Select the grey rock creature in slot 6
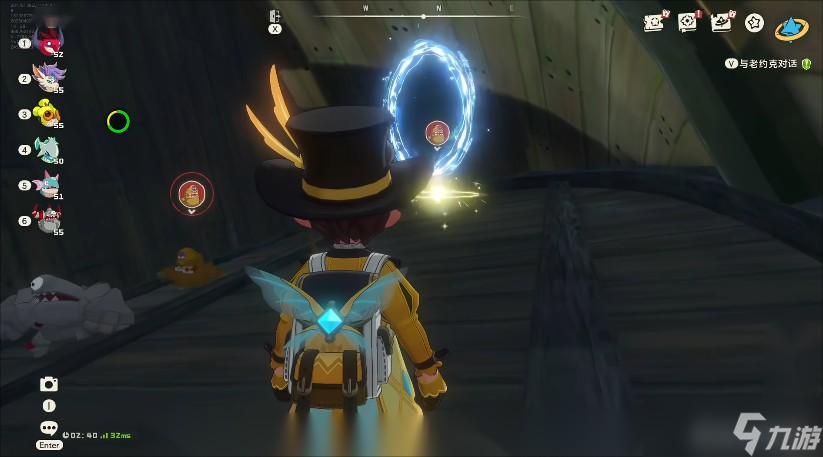823x457 pixels. 47,219
